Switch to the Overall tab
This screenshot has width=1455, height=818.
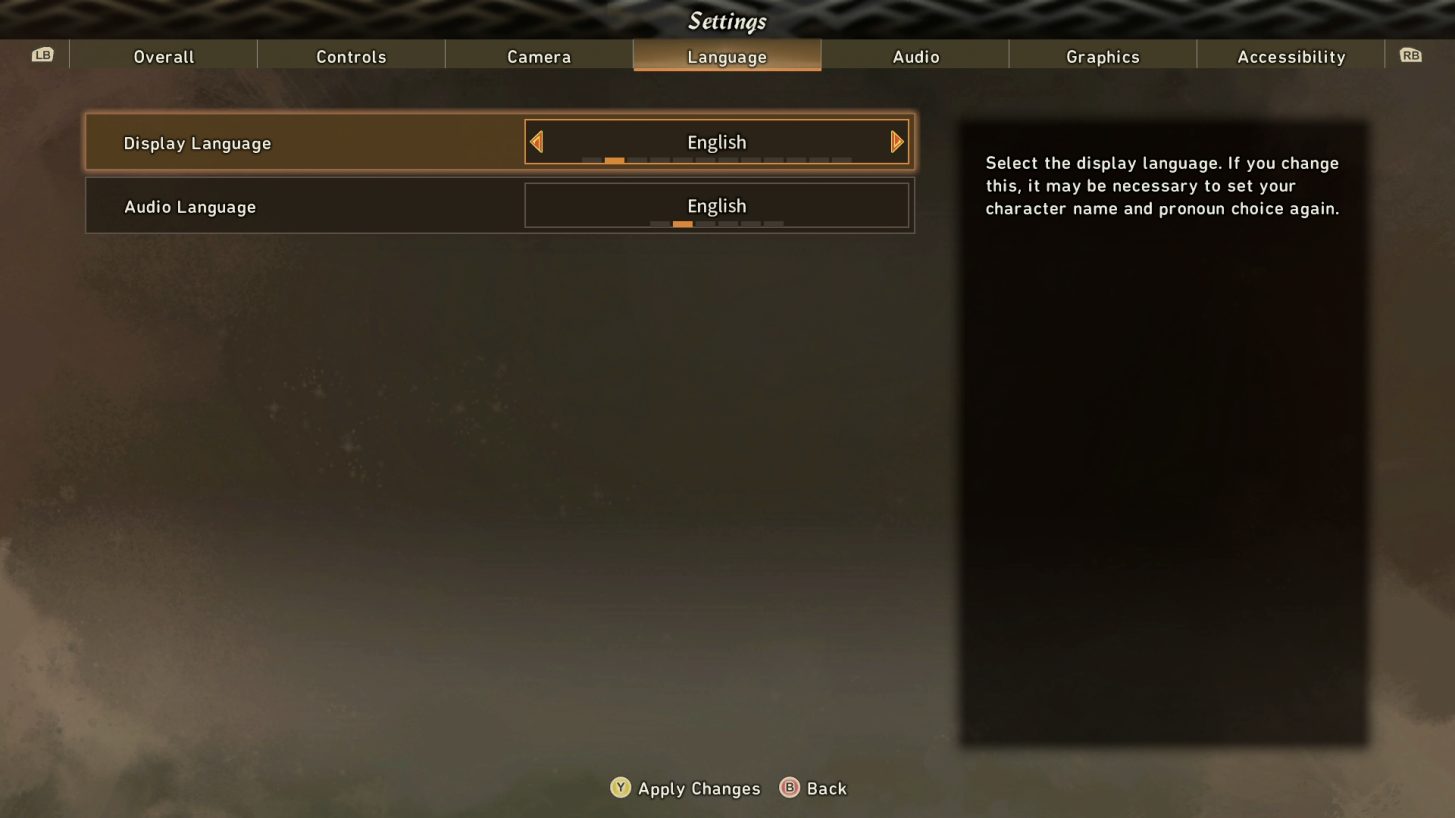click(x=163, y=56)
